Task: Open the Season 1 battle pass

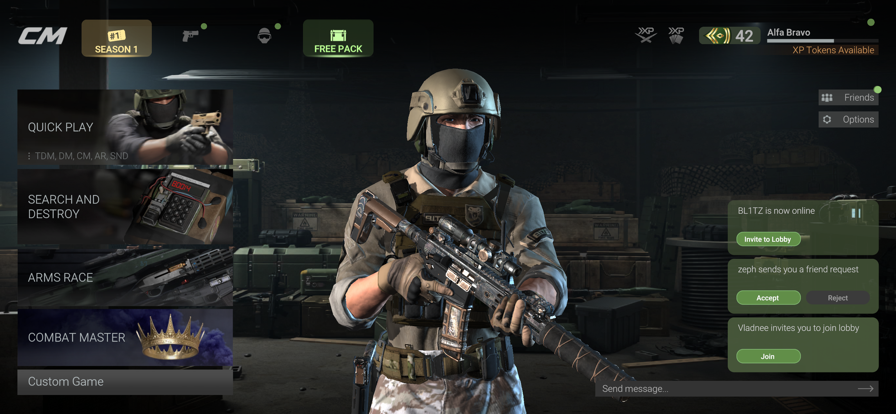Action: (x=116, y=39)
